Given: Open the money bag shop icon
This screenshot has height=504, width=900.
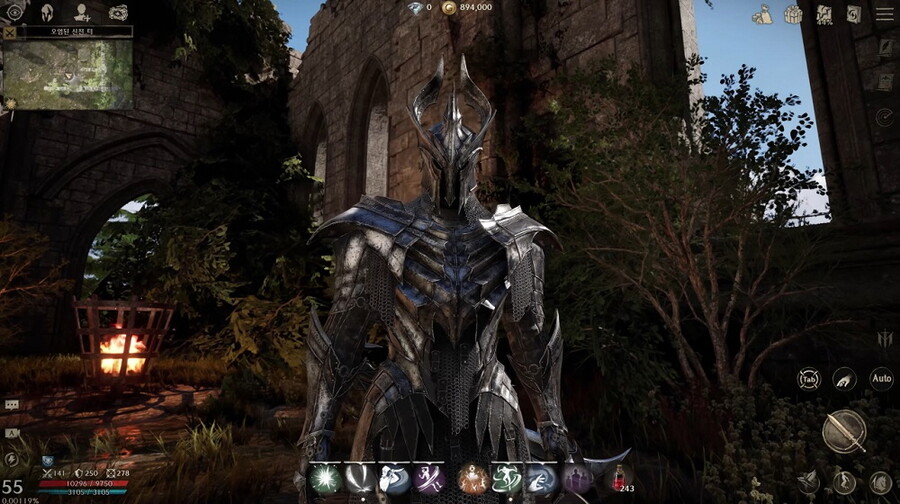Looking at the screenshot, I should (x=762, y=14).
